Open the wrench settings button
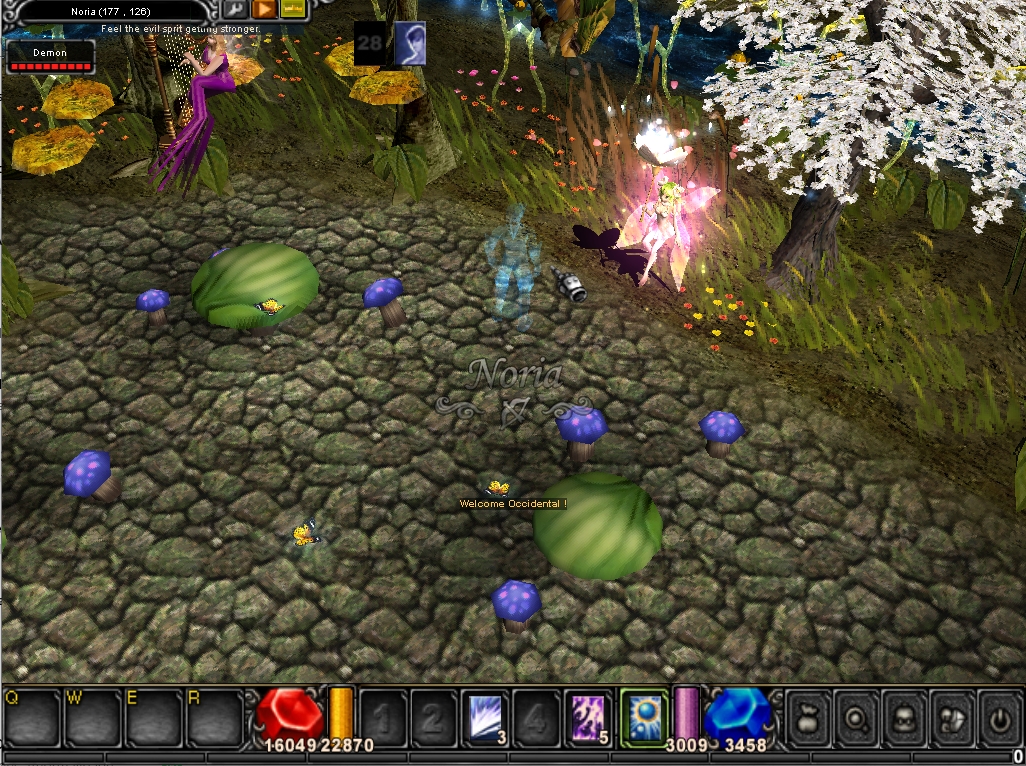 coord(237,8)
